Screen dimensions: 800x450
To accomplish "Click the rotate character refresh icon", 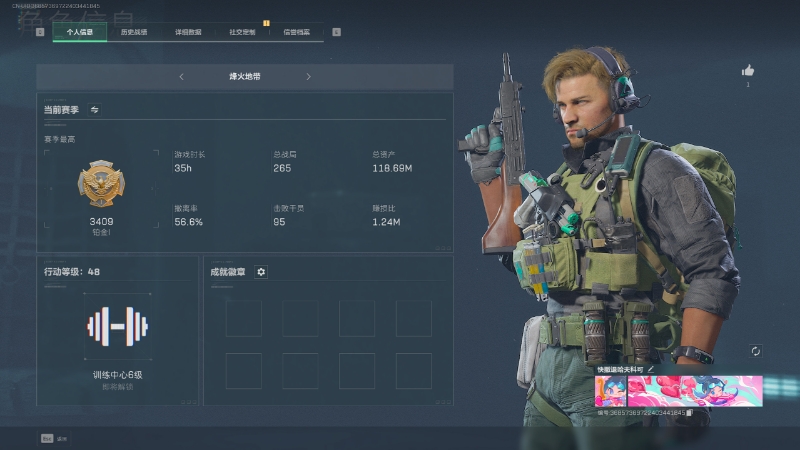I will (x=755, y=351).
